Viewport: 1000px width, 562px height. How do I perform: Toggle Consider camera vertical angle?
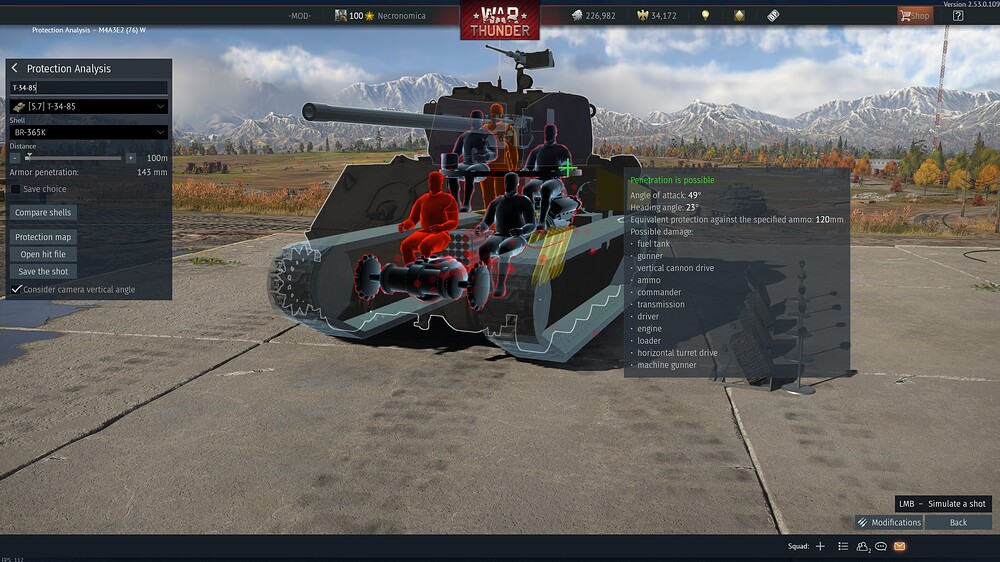[x=16, y=289]
